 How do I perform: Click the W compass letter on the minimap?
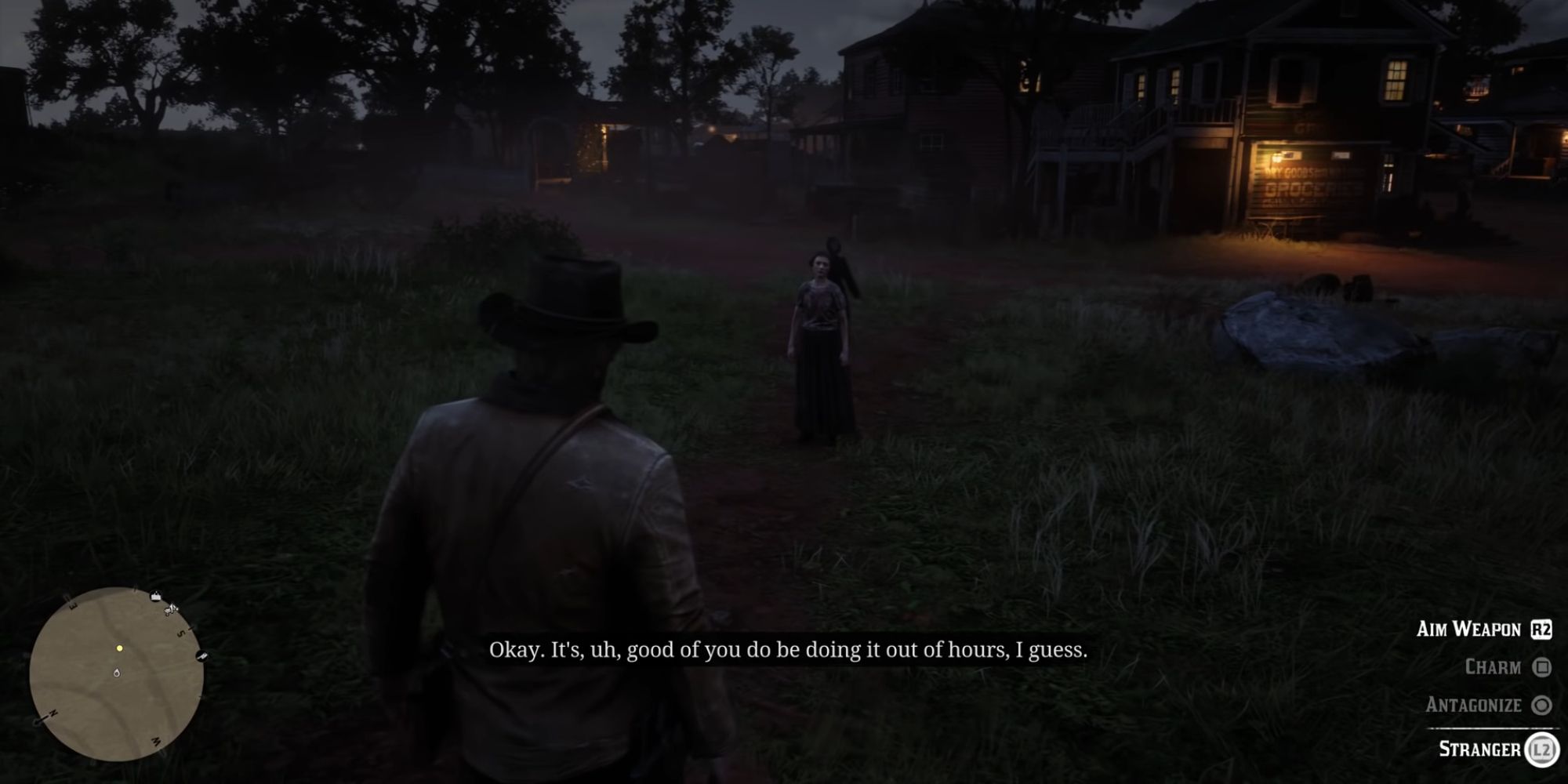pyautogui.click(x=155, y=740)
